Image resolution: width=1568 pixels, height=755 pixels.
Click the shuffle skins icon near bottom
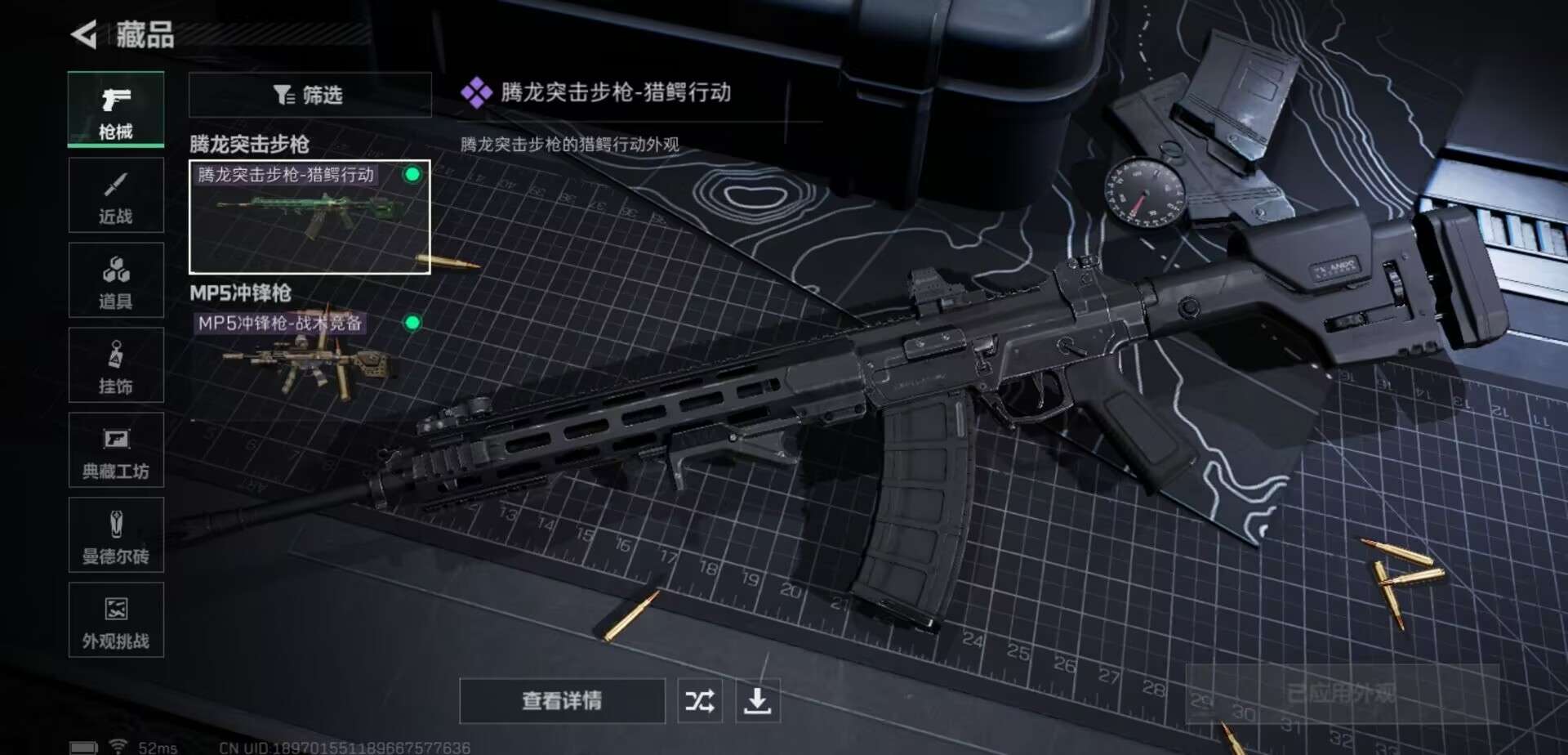(698, 700)
